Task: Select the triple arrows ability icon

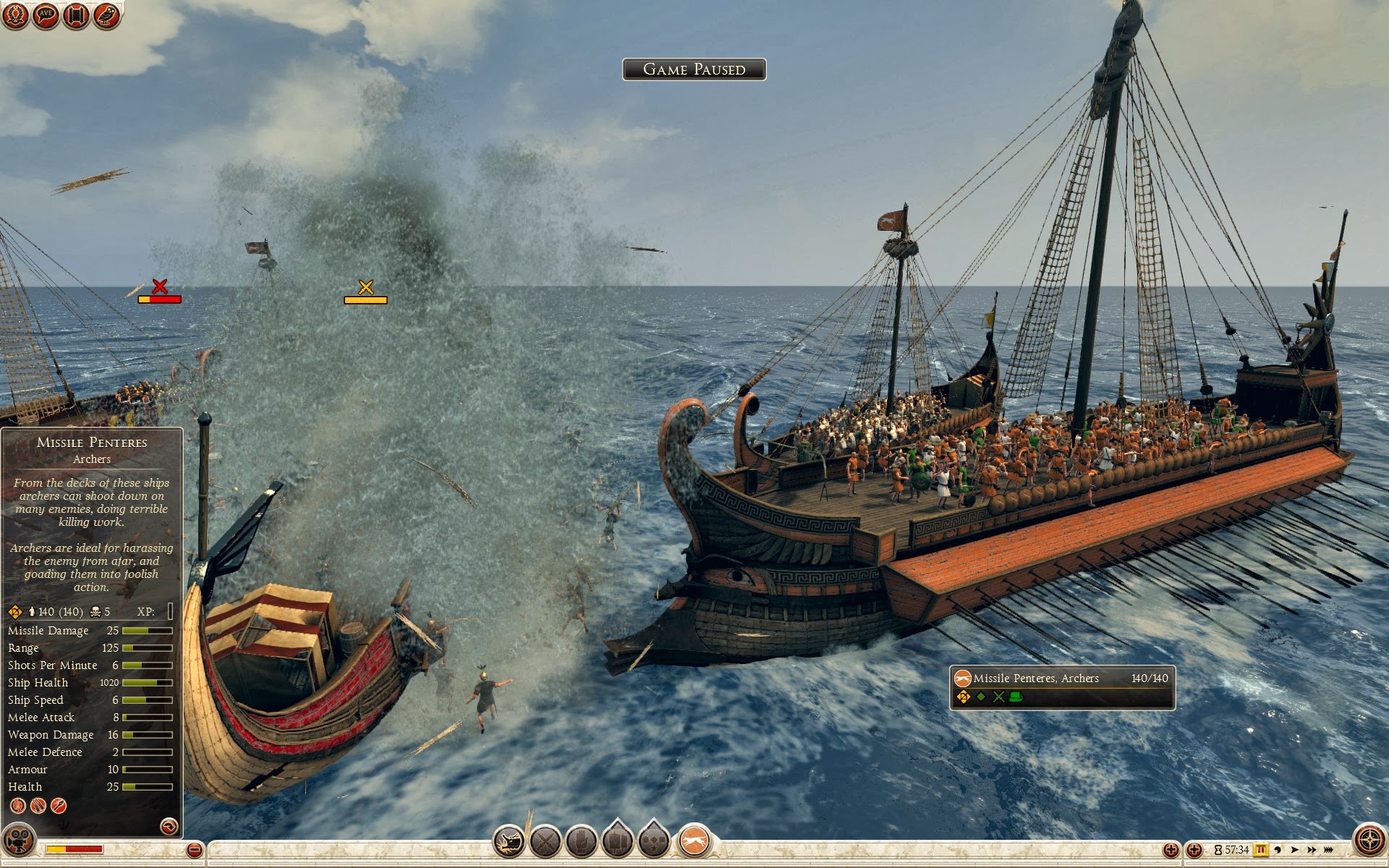Action: pyautogui.click(x=38, y=805)
